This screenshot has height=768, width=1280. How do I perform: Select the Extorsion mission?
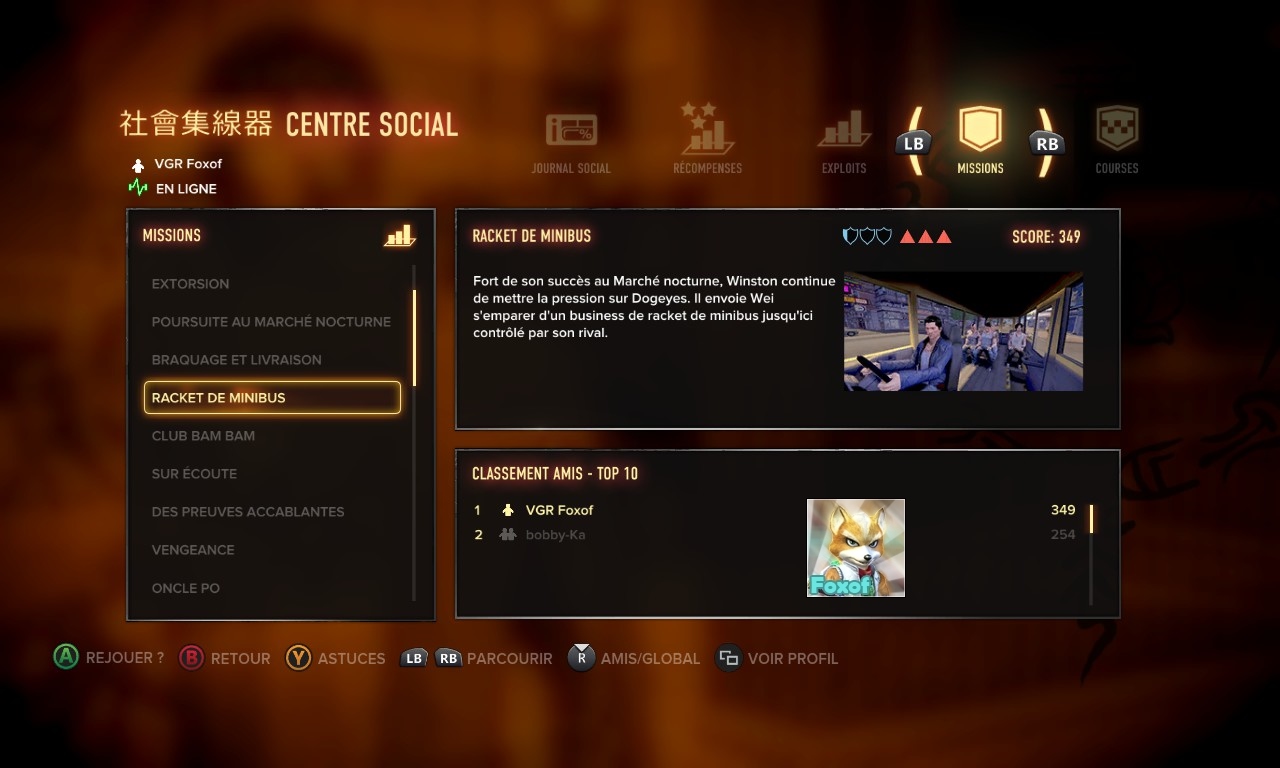(191, 284)
